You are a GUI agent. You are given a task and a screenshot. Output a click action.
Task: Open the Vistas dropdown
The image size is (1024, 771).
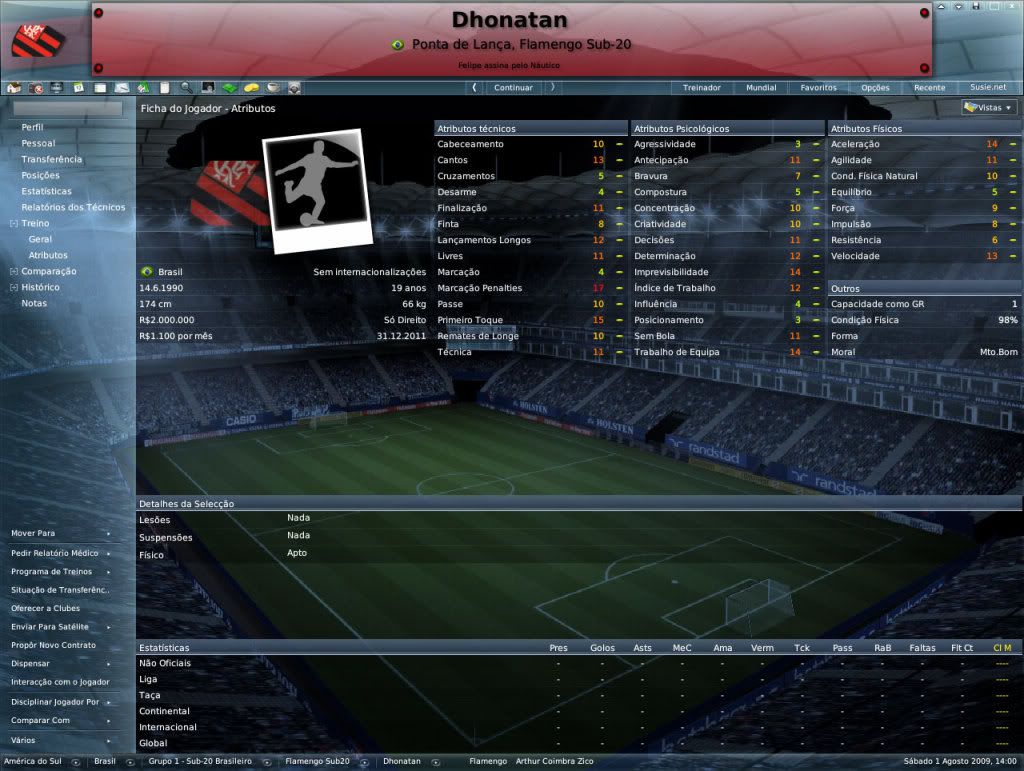click(988, 108)
